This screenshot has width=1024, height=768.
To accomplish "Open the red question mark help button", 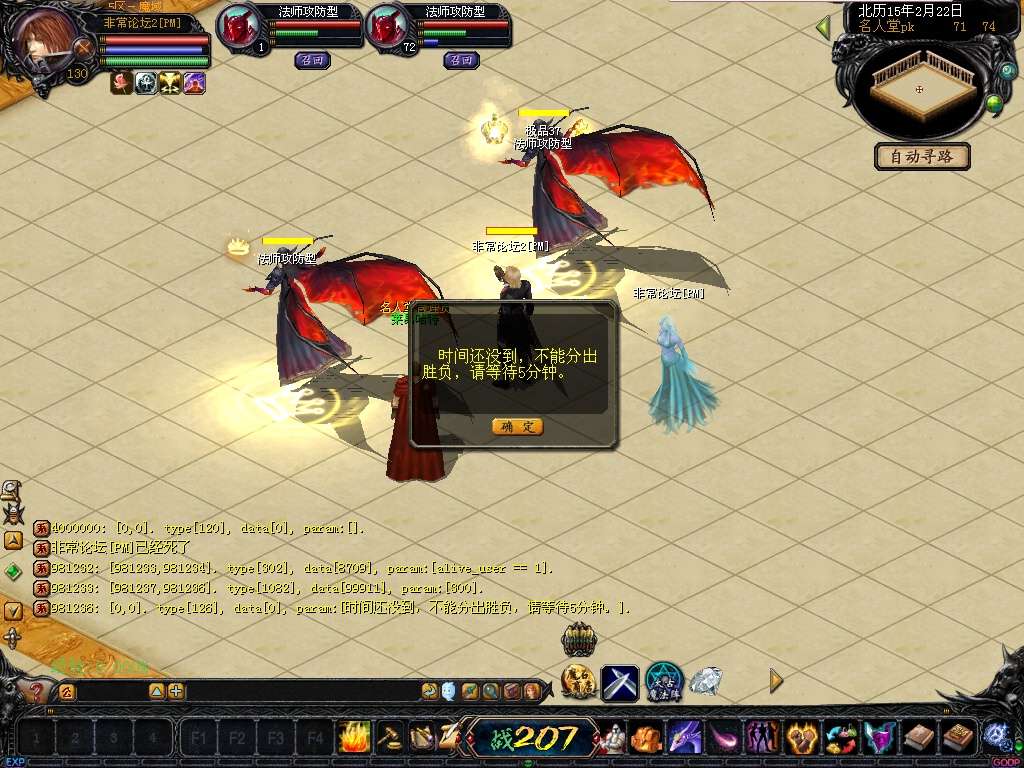I will pyautogui.click(x=37, y=691).
